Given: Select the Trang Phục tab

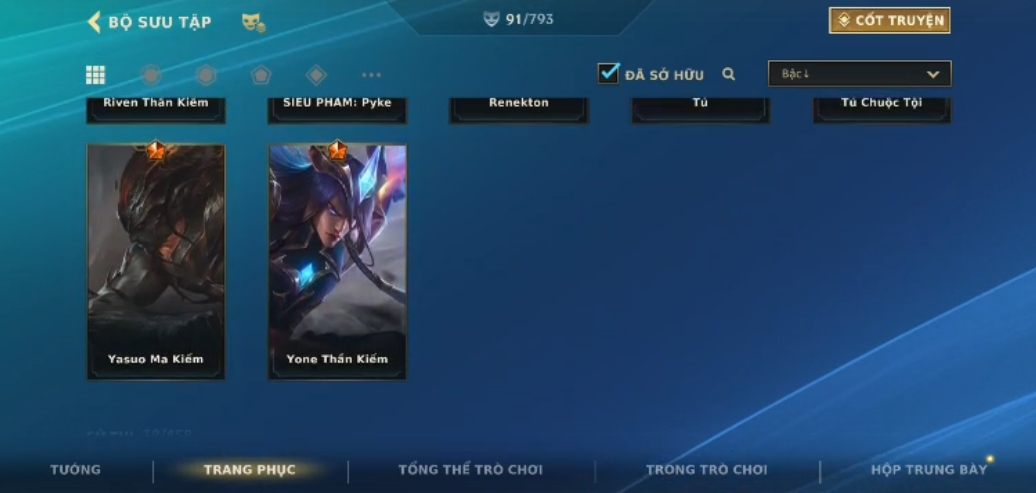Looking at the screenshot, I should tap(250, 470).
